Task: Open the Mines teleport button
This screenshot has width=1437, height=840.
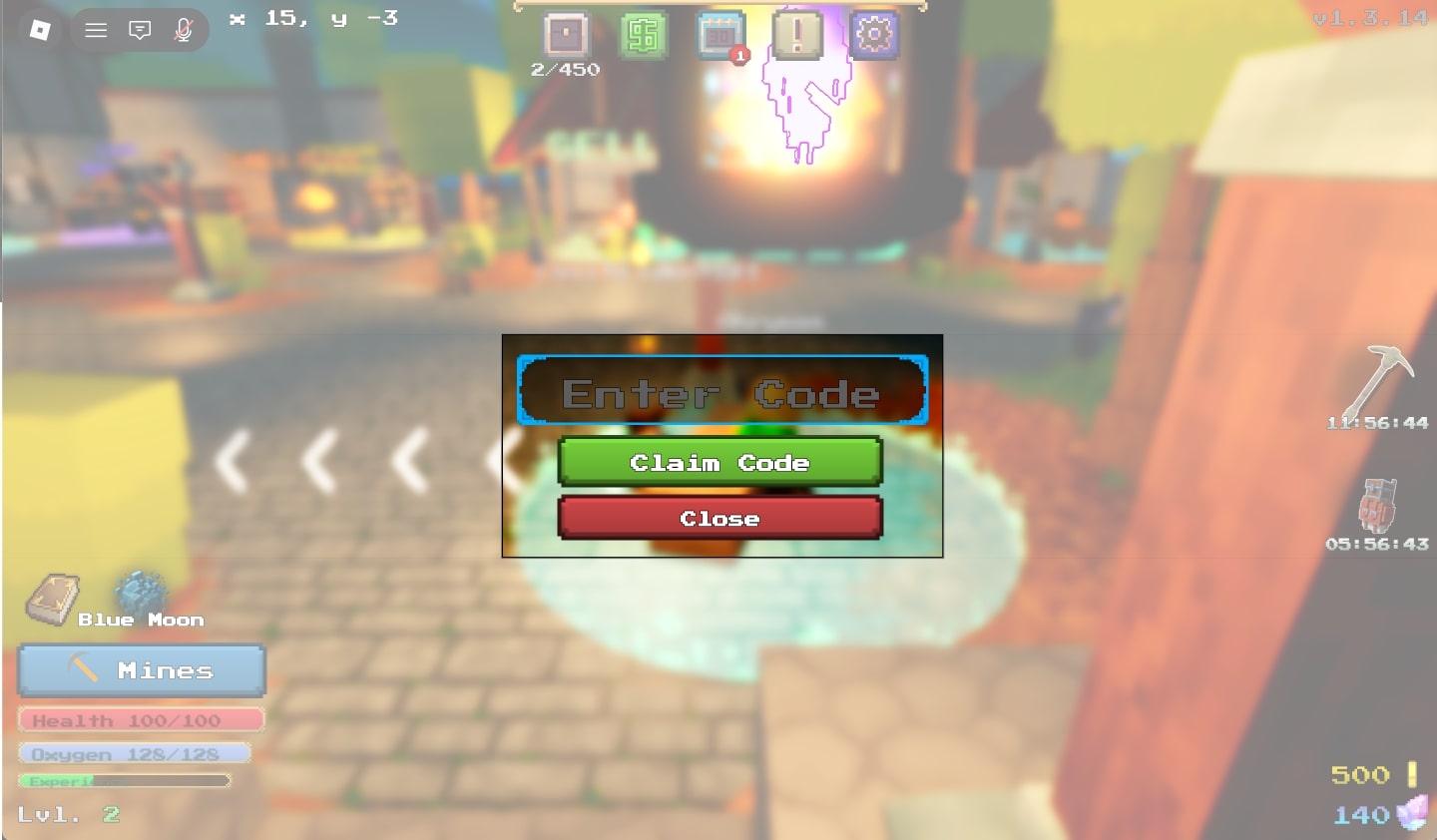Action: click(141, 670)
